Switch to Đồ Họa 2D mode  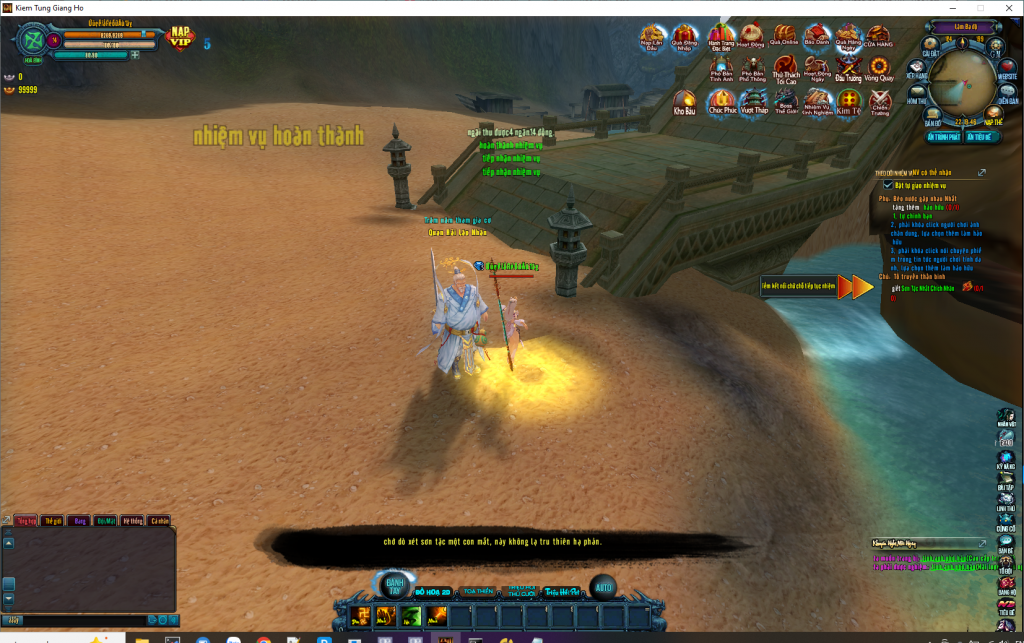pos(434,592)
